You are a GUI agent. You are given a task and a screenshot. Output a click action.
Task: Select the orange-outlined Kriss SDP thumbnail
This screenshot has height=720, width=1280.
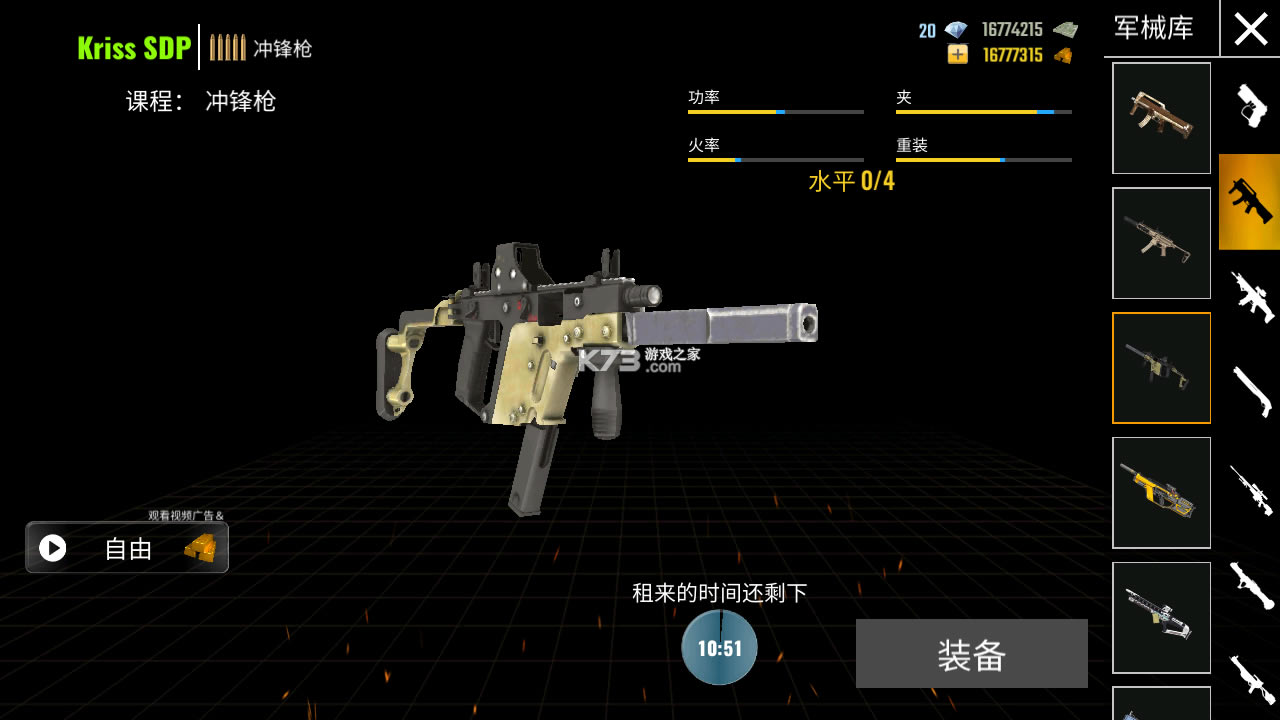tap(1161, 368)
